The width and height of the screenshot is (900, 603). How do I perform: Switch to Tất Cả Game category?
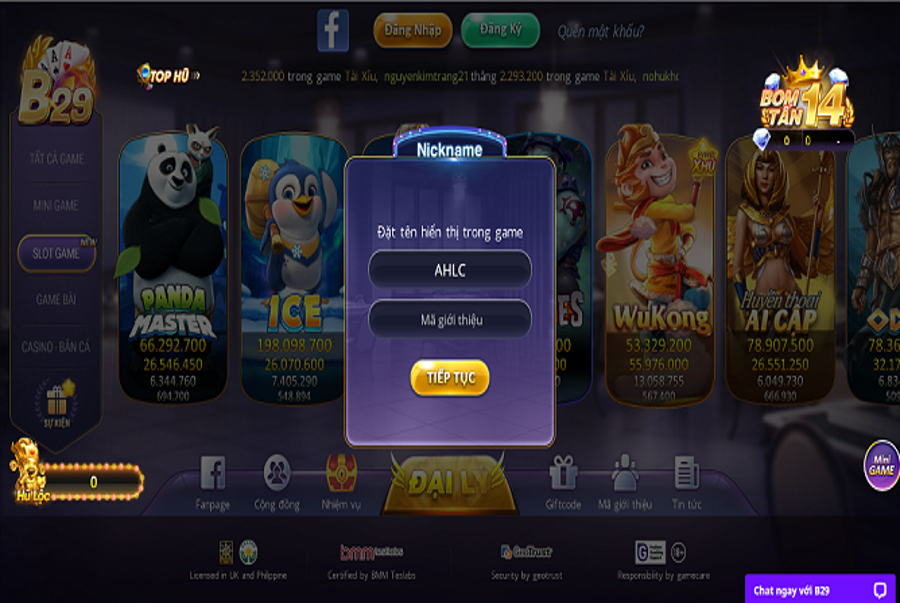click(58, 158)
